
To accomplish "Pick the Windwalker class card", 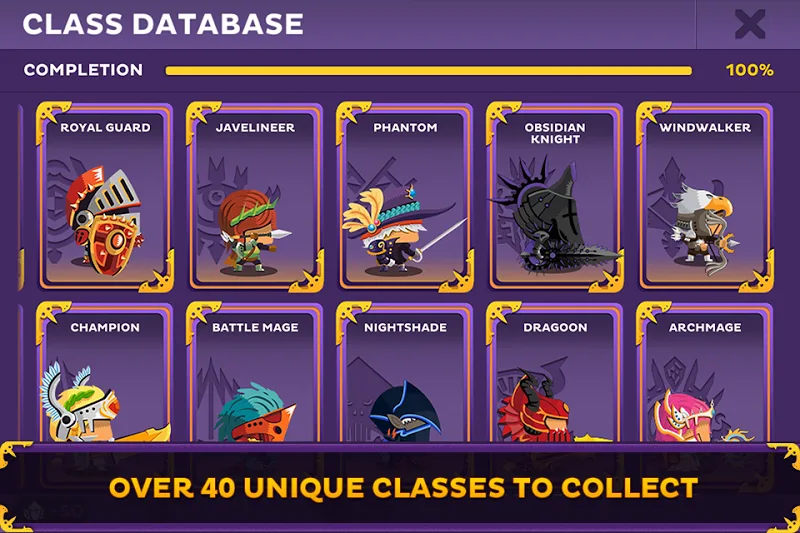I will coord(704,197).
